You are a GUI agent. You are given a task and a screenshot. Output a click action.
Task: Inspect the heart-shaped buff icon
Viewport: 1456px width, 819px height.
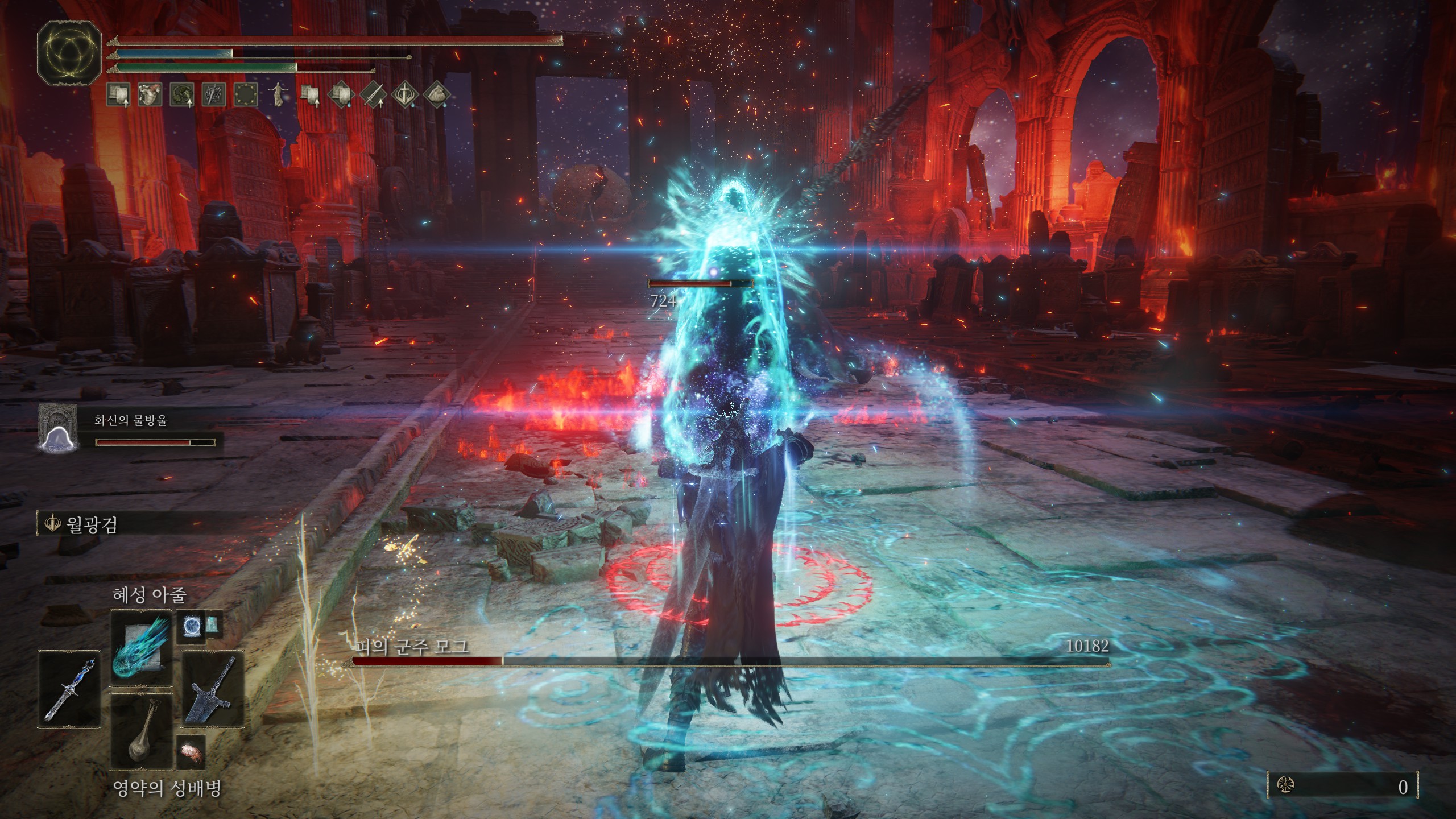coord(150,94)
